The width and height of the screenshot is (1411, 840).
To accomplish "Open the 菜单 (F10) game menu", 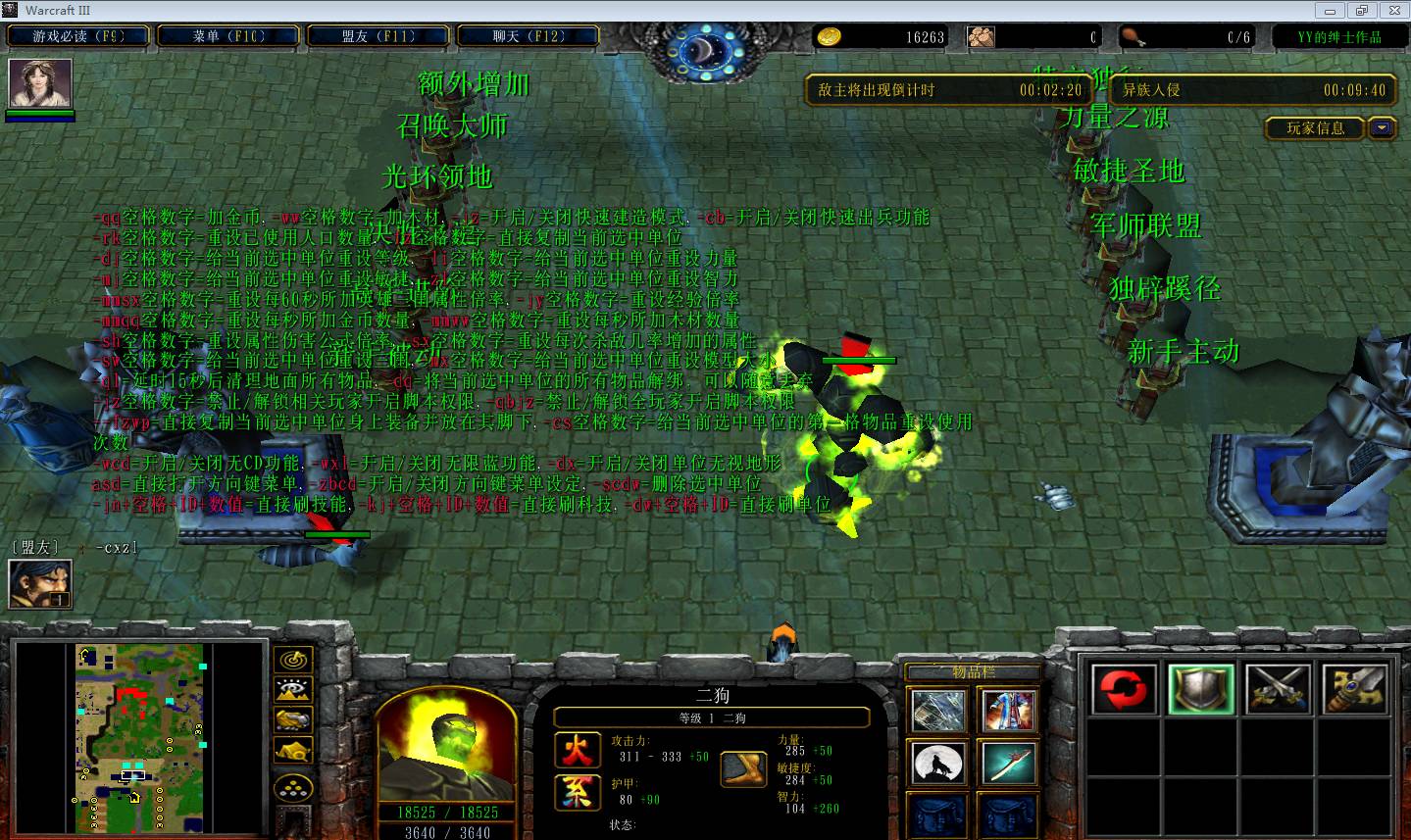I will (x=227, y=36).
